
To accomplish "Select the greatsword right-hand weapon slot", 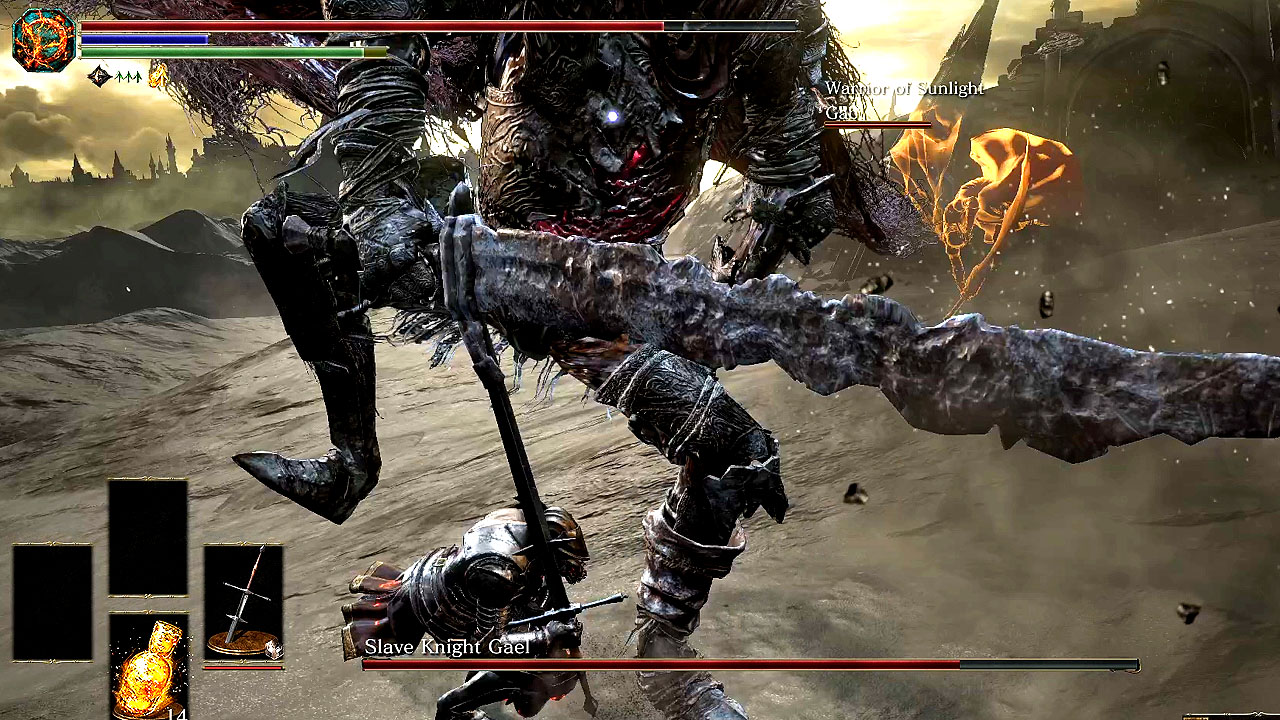I will 243,602.
